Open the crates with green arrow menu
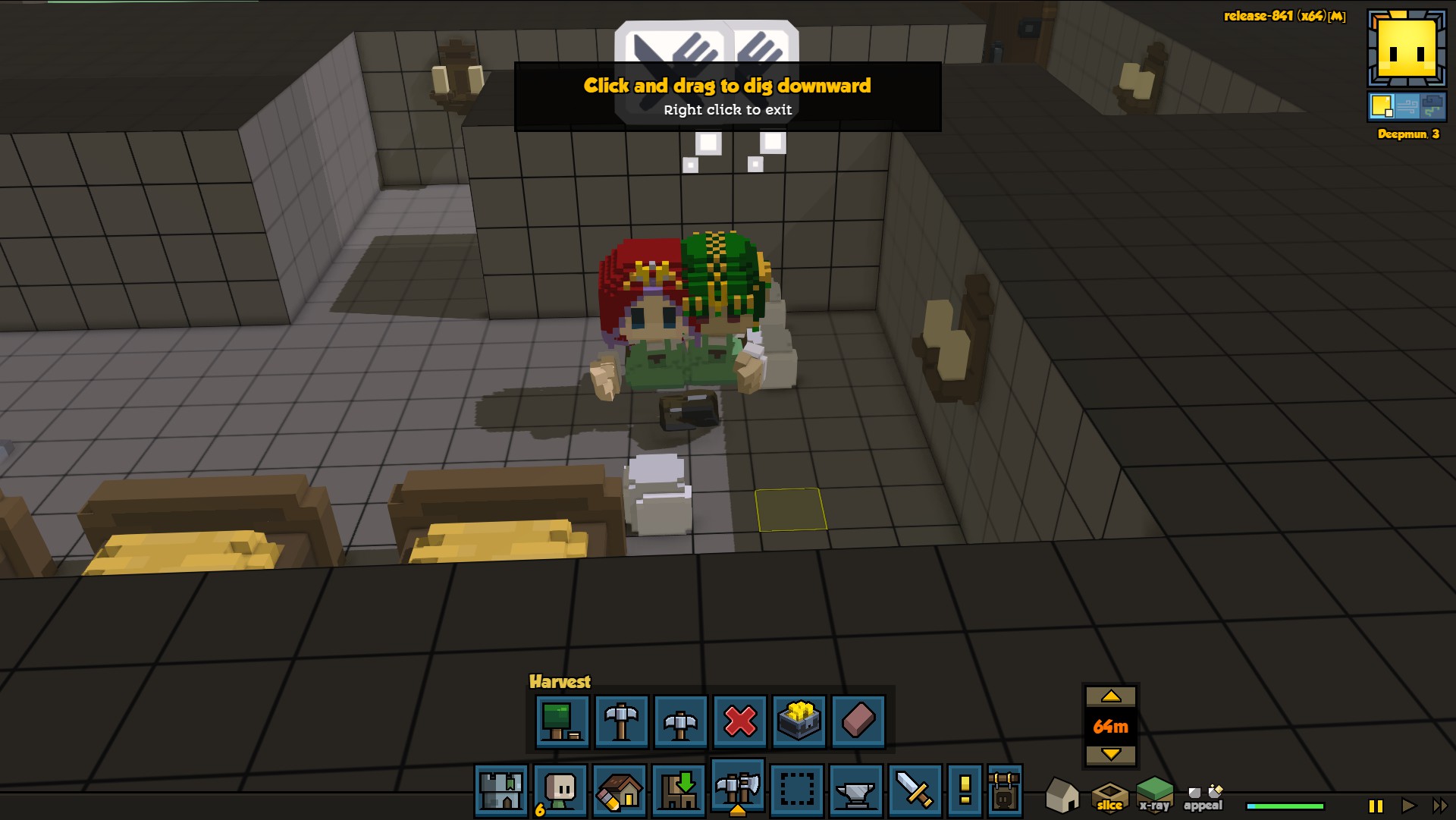The width and height of the screenshot is (1456, 820). (x=678, y=790)
